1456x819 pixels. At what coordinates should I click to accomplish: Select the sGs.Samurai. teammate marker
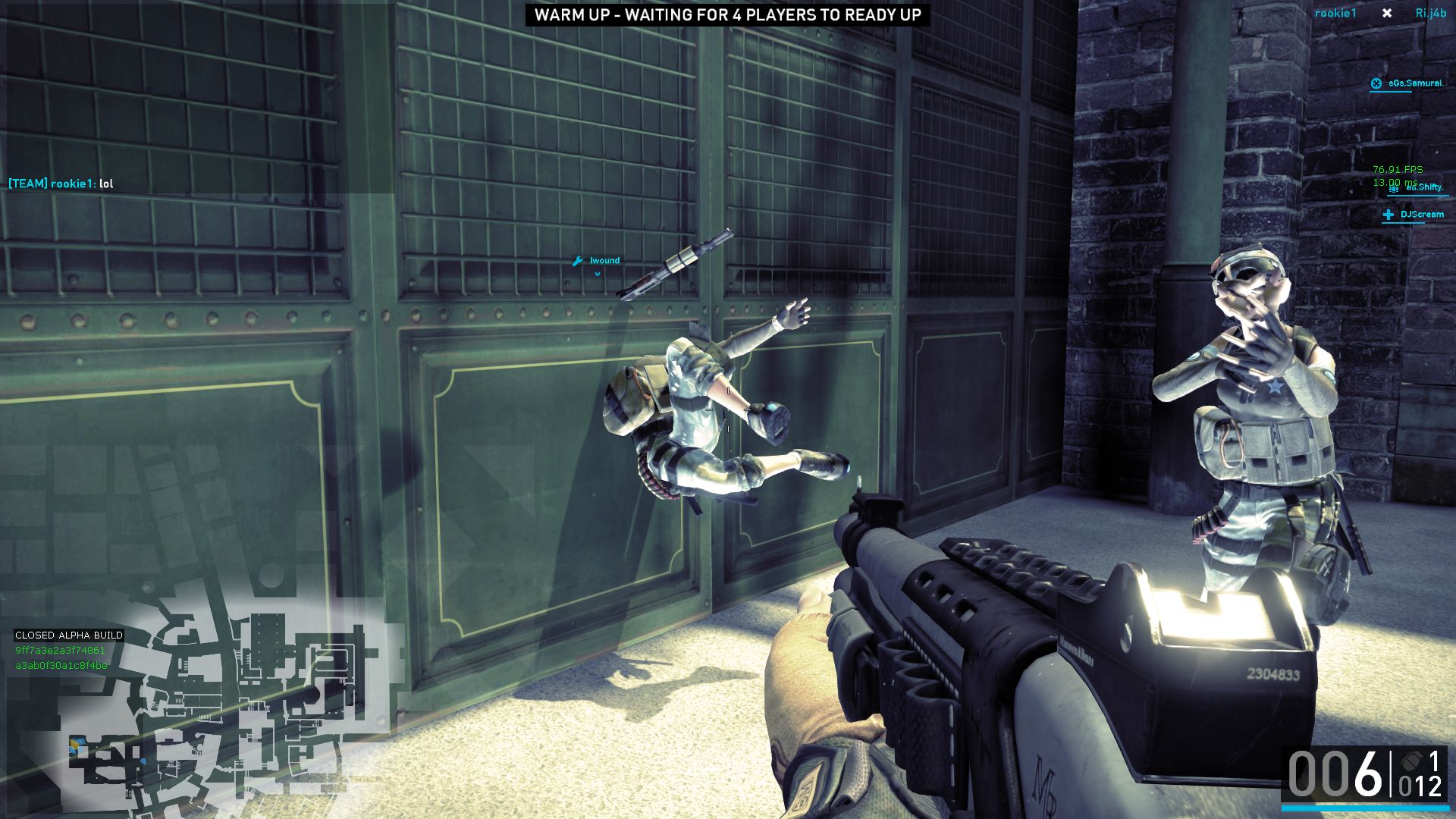[x=1407, y=83]
